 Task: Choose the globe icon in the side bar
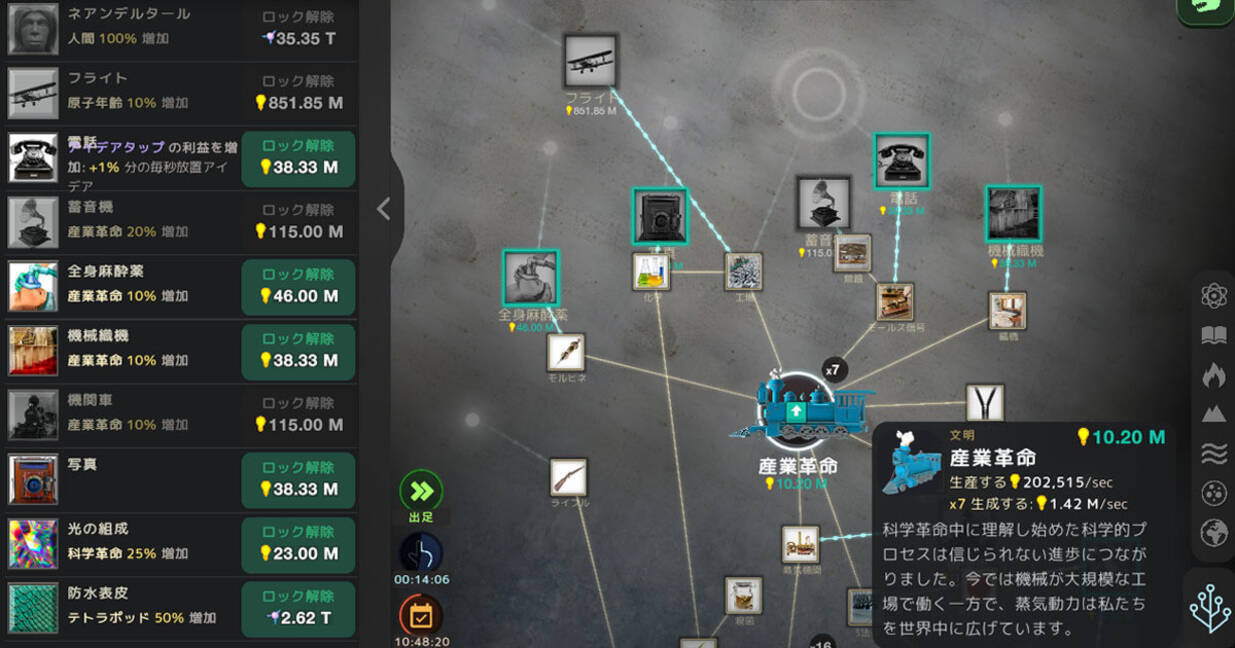pyautogui.click(x=1213, y=532)
